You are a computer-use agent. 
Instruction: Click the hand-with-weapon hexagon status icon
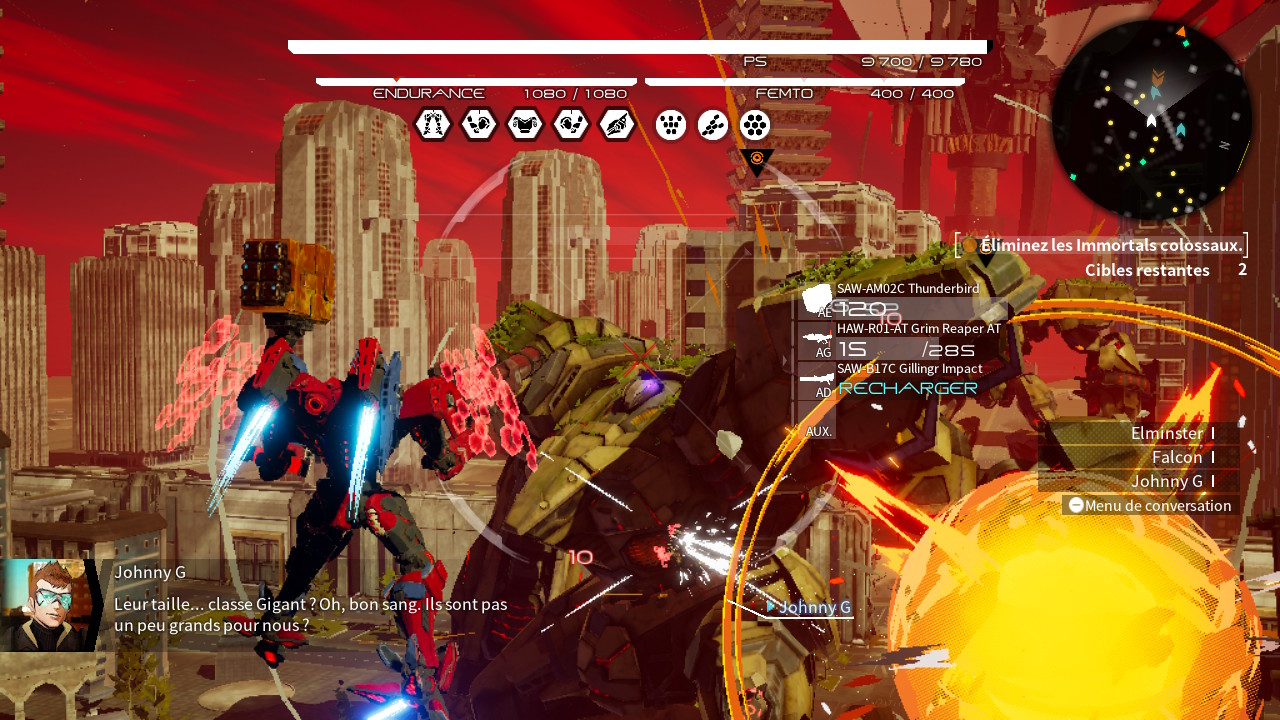tap(617, 125)
